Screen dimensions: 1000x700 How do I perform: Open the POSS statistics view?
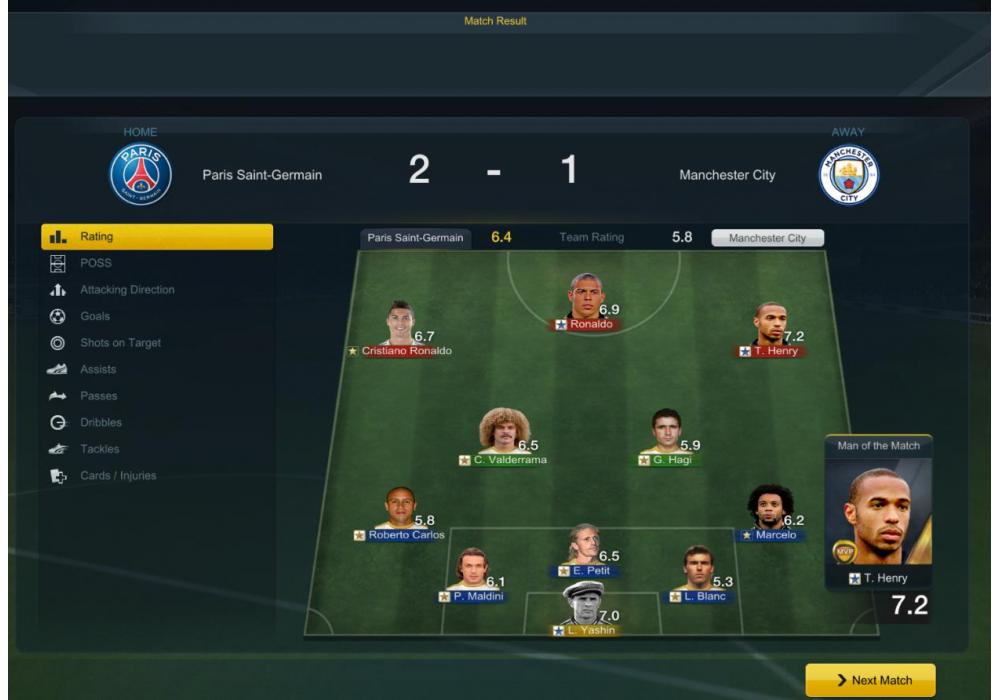[x=96, y=263]
